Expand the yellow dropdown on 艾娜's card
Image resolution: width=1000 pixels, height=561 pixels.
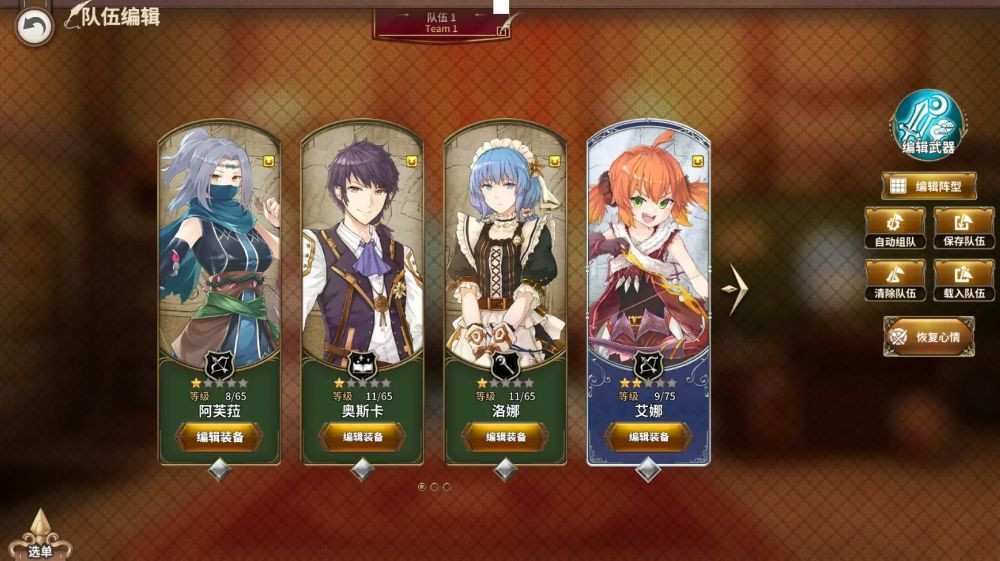pyautogui.click(x=697, y=161)
